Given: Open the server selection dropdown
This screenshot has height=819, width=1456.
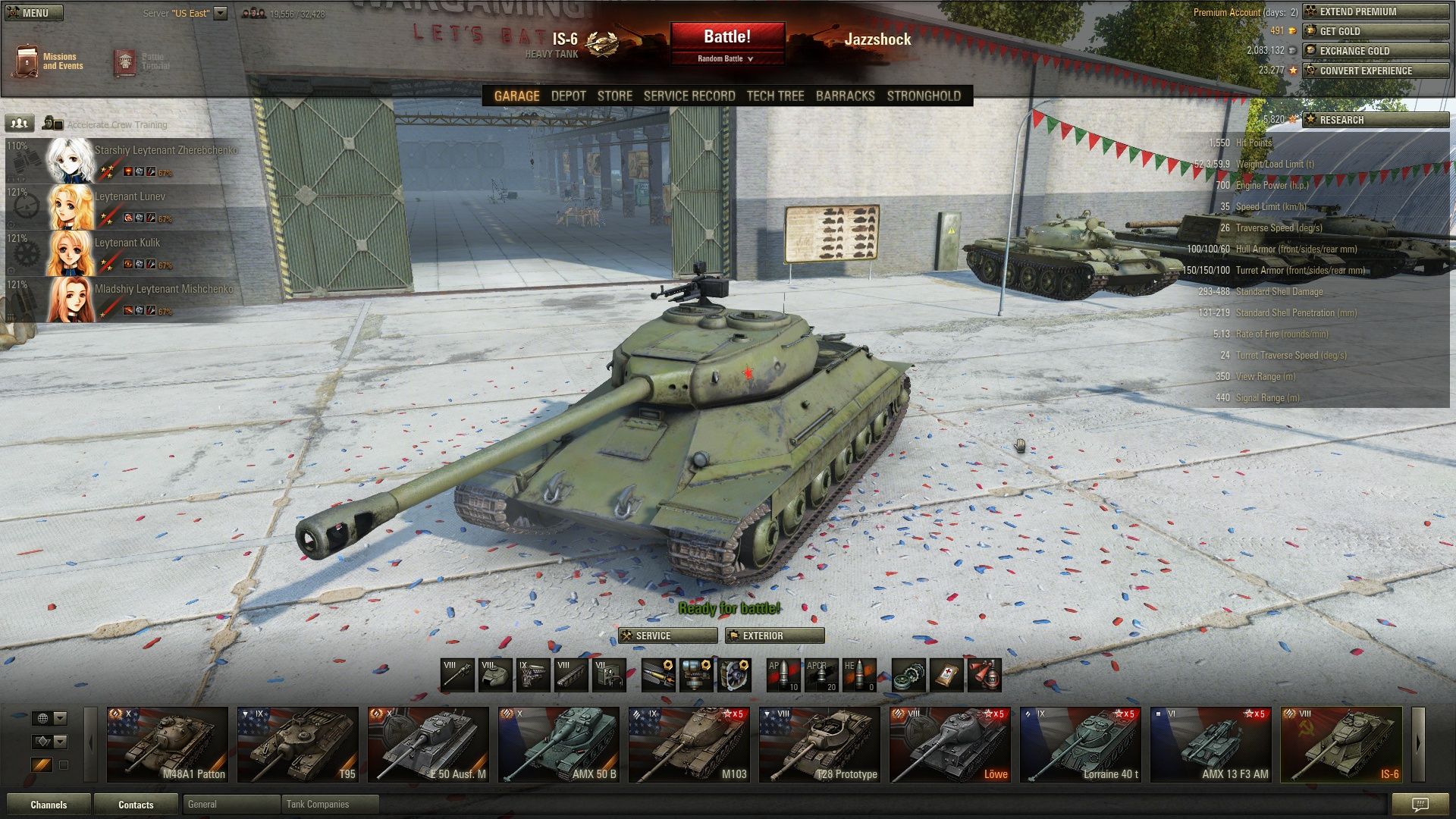Looking at the screenshot, I should 220,13.
